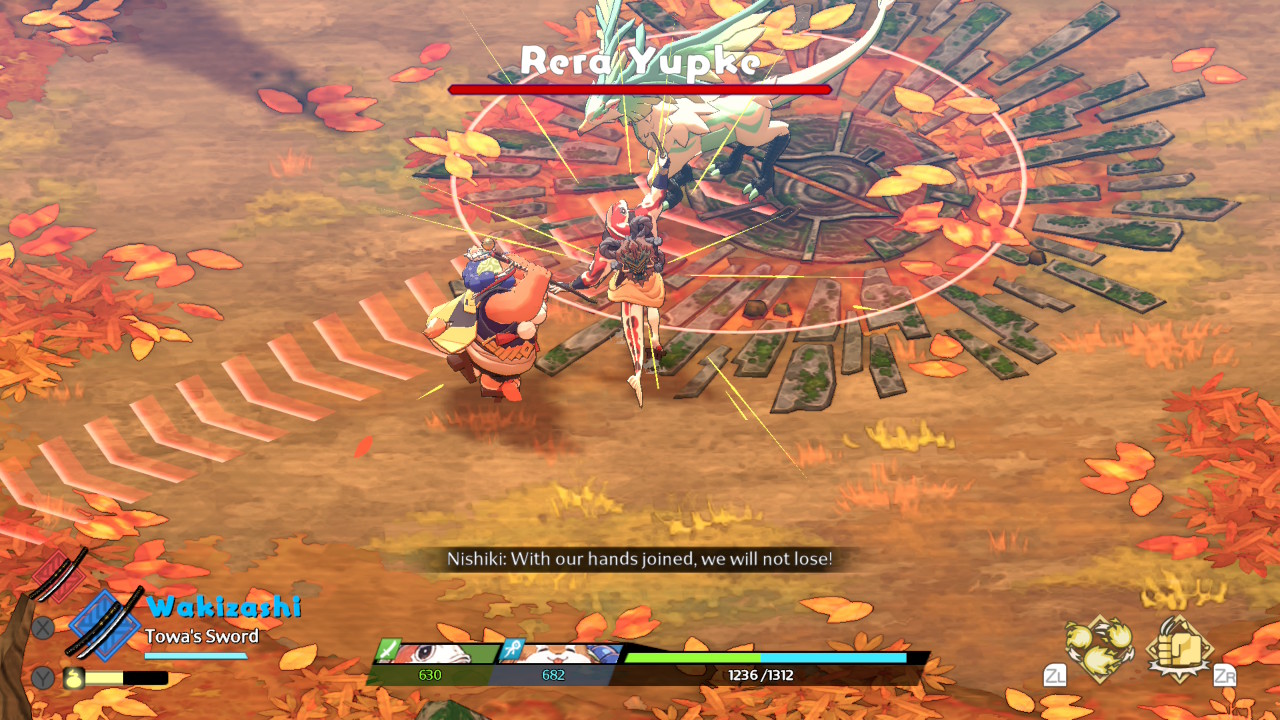Switch to the red sheathed sword icon

click(x=62, y=574)
